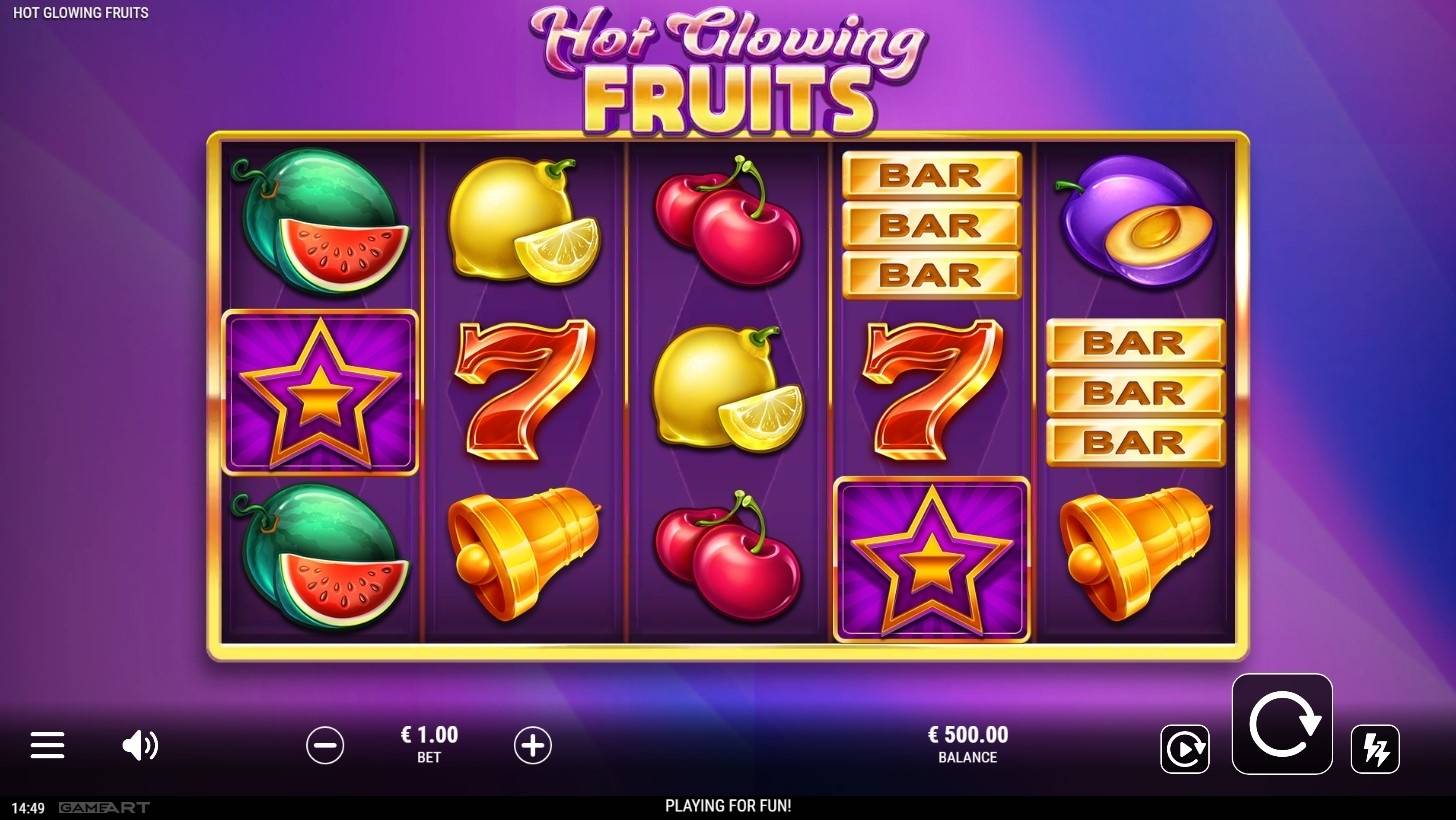Viewport: 1456px width, 820px height.
Task: Enable turbo spin with lightning icon
Action: (1376, 747)
